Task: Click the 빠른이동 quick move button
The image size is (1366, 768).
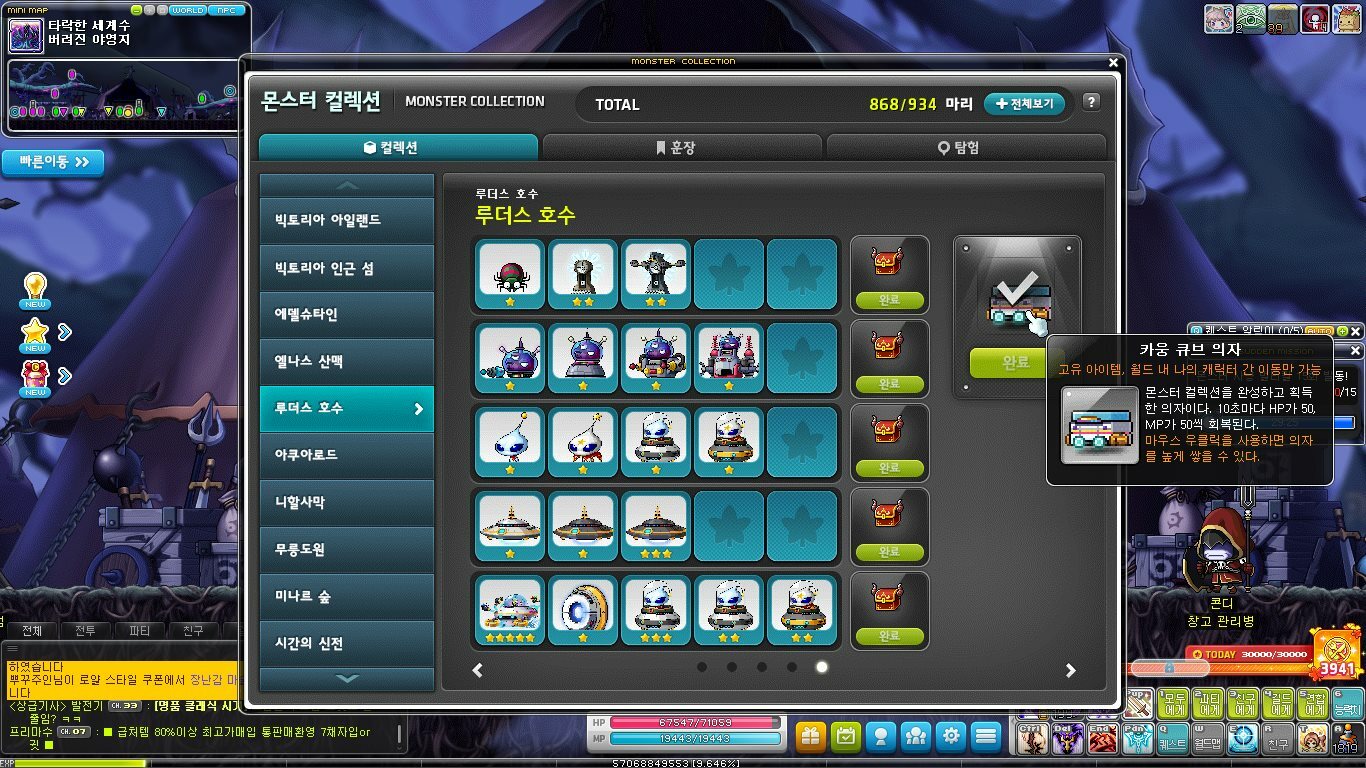Action: pyautogui.click(x=53, y=162)
